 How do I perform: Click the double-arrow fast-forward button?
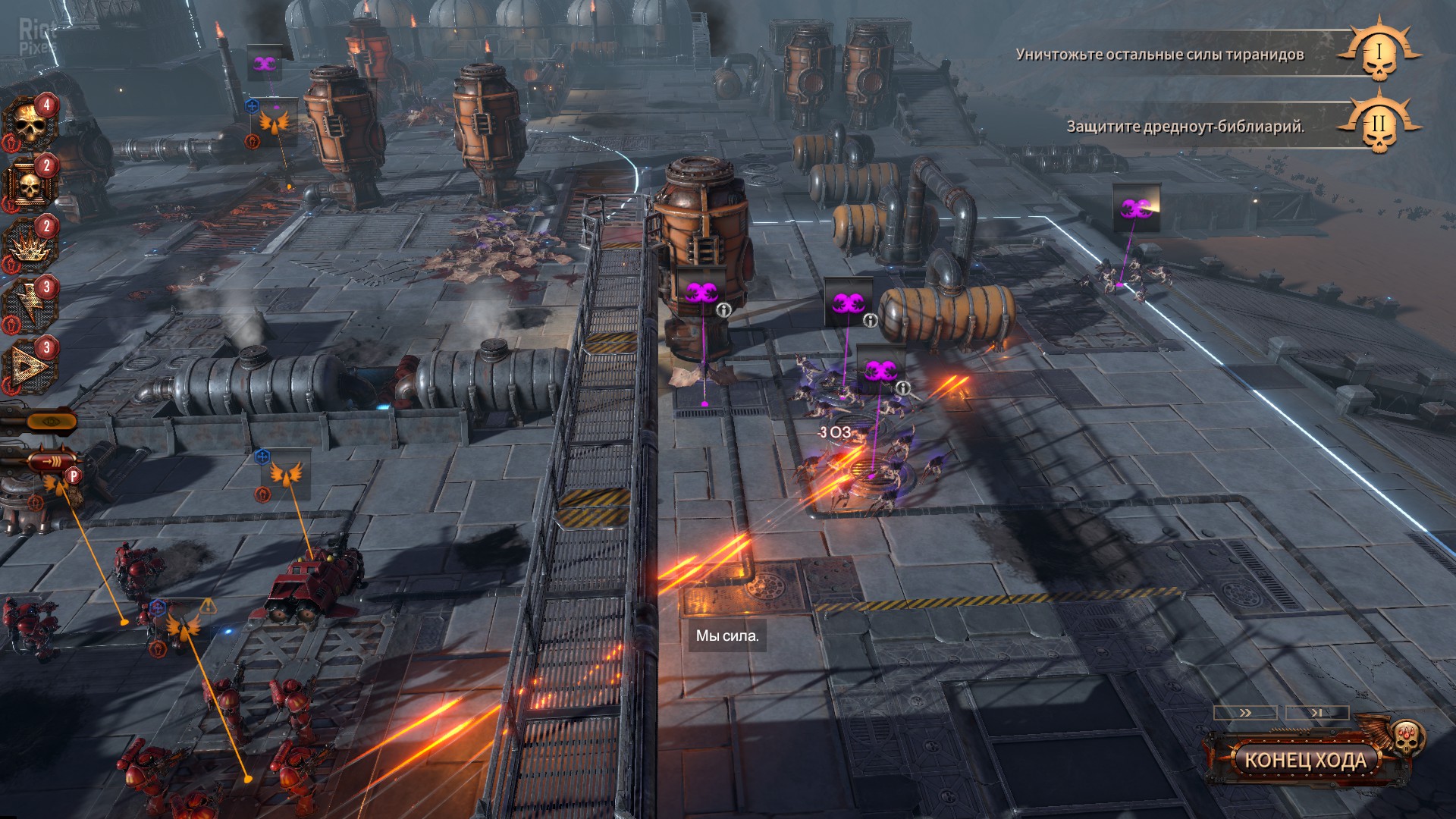[1244, 713]
